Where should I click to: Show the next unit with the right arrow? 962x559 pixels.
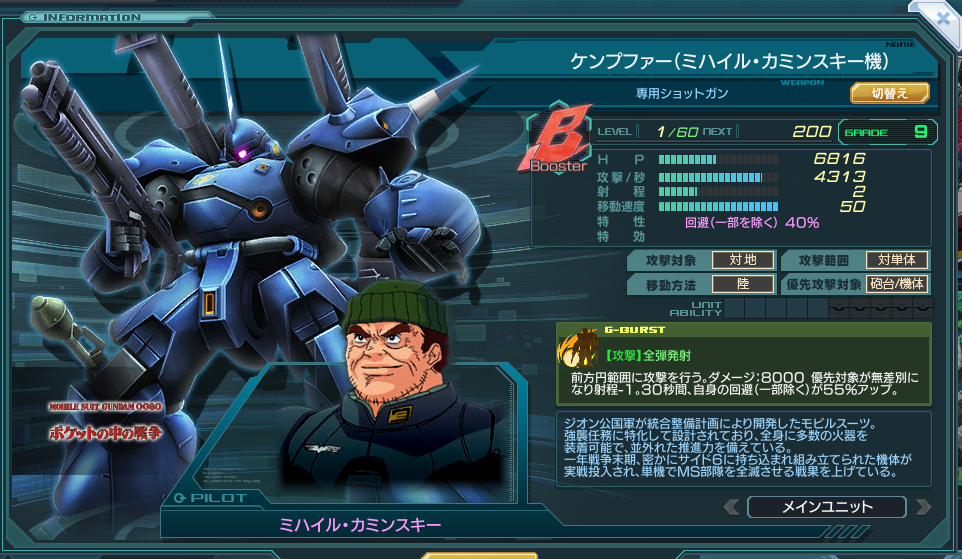[921, 507]
